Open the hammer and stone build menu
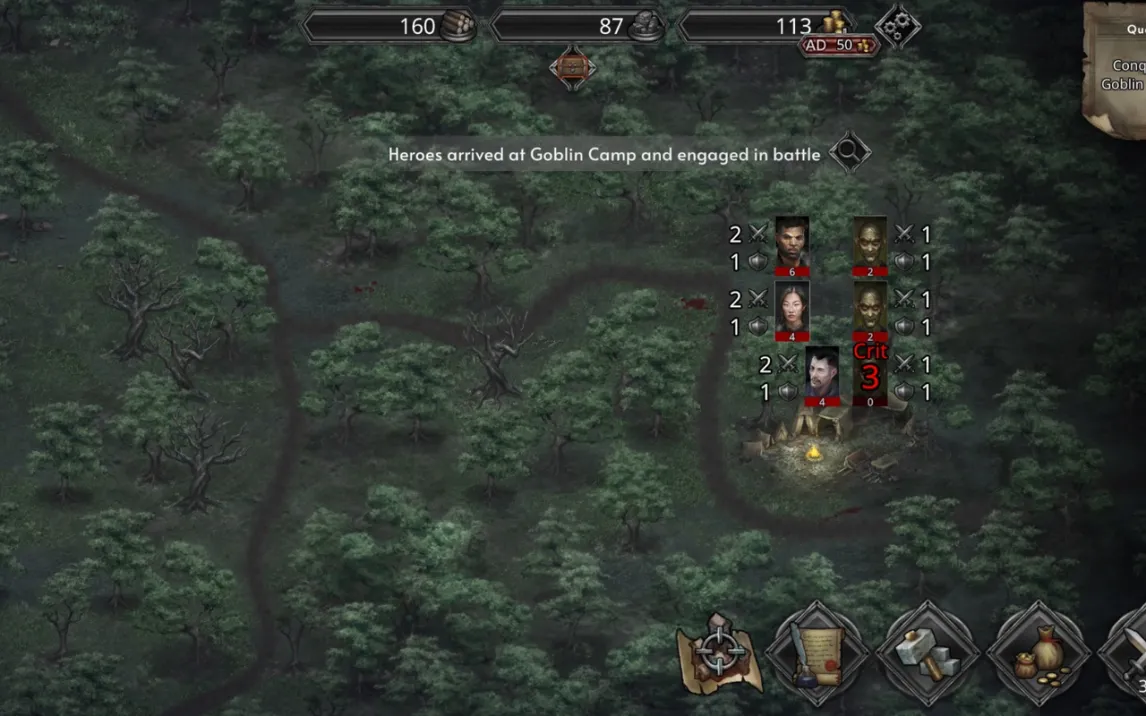The width and height of the screenshot is (1146, 716). tap(927, 655)
